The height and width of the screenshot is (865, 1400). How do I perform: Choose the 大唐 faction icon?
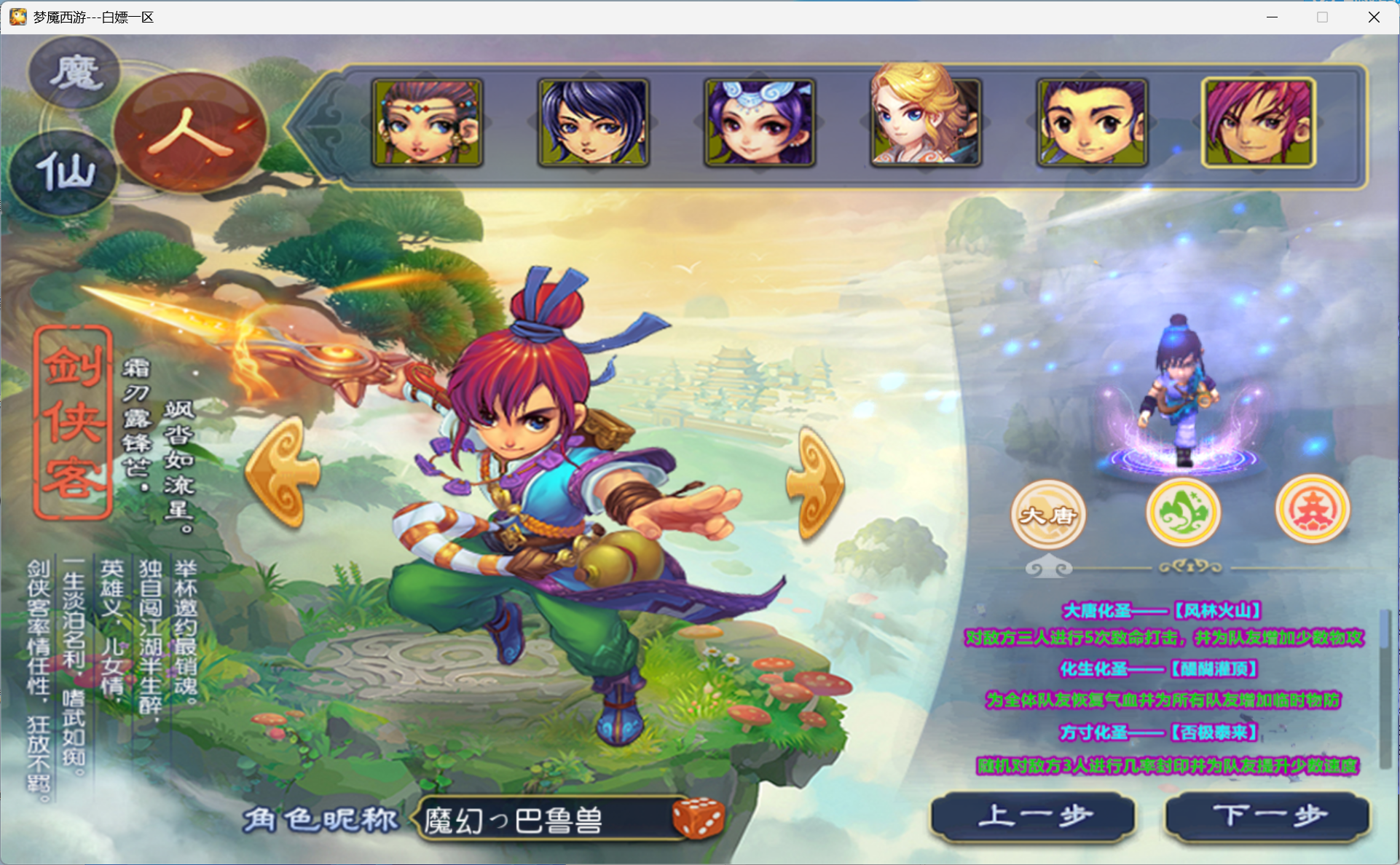[1048, 514]
